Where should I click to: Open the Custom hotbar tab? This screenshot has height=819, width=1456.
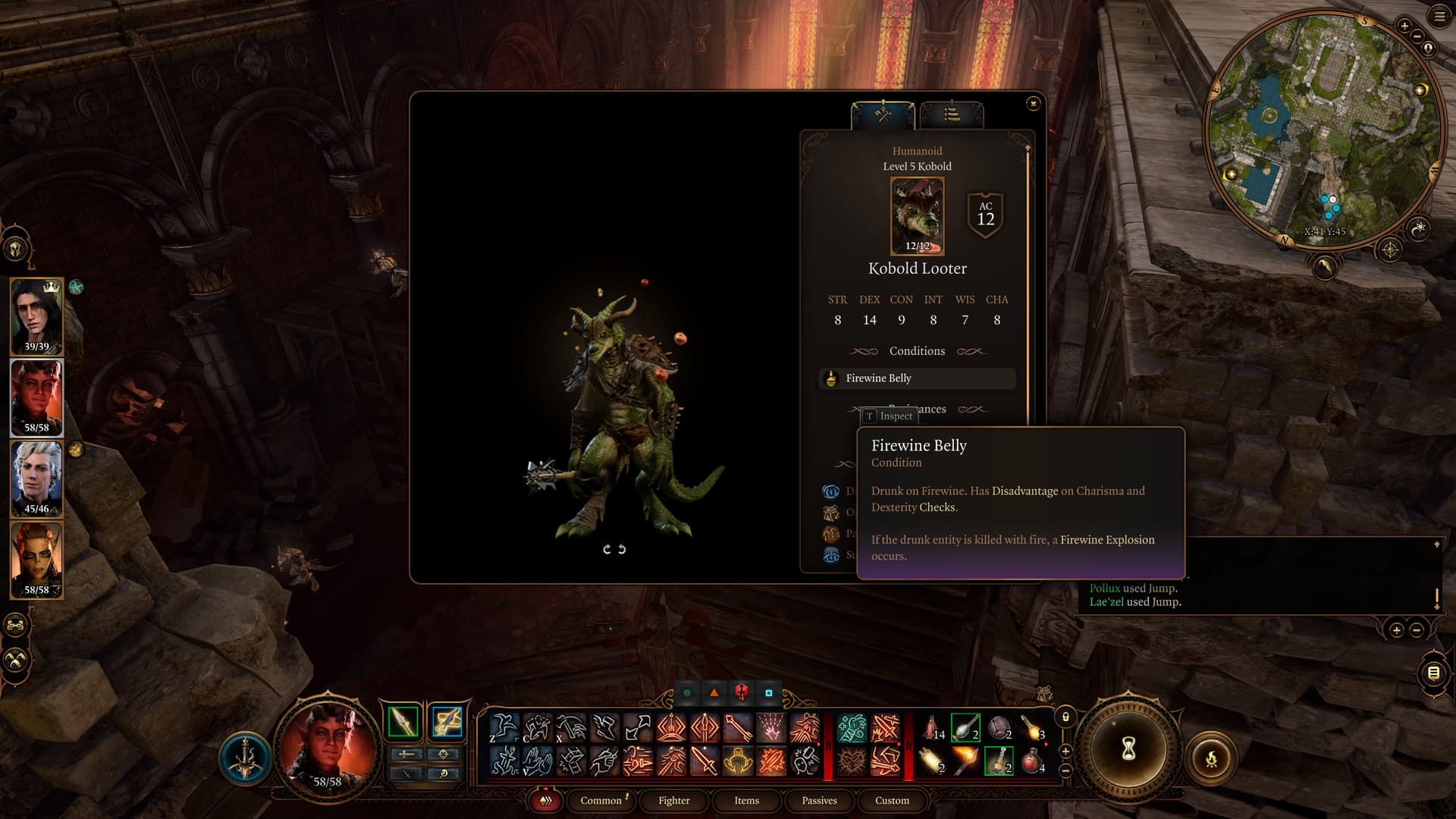tap(892, 801)
